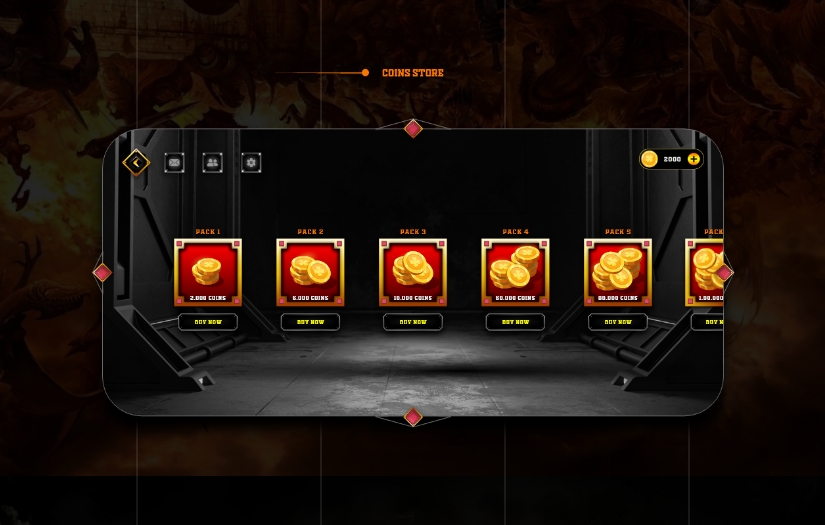Choose the Pack 3 10,000 coins tile
The width and height of the screenshot is (825, 525).
(x=413, y=272)
